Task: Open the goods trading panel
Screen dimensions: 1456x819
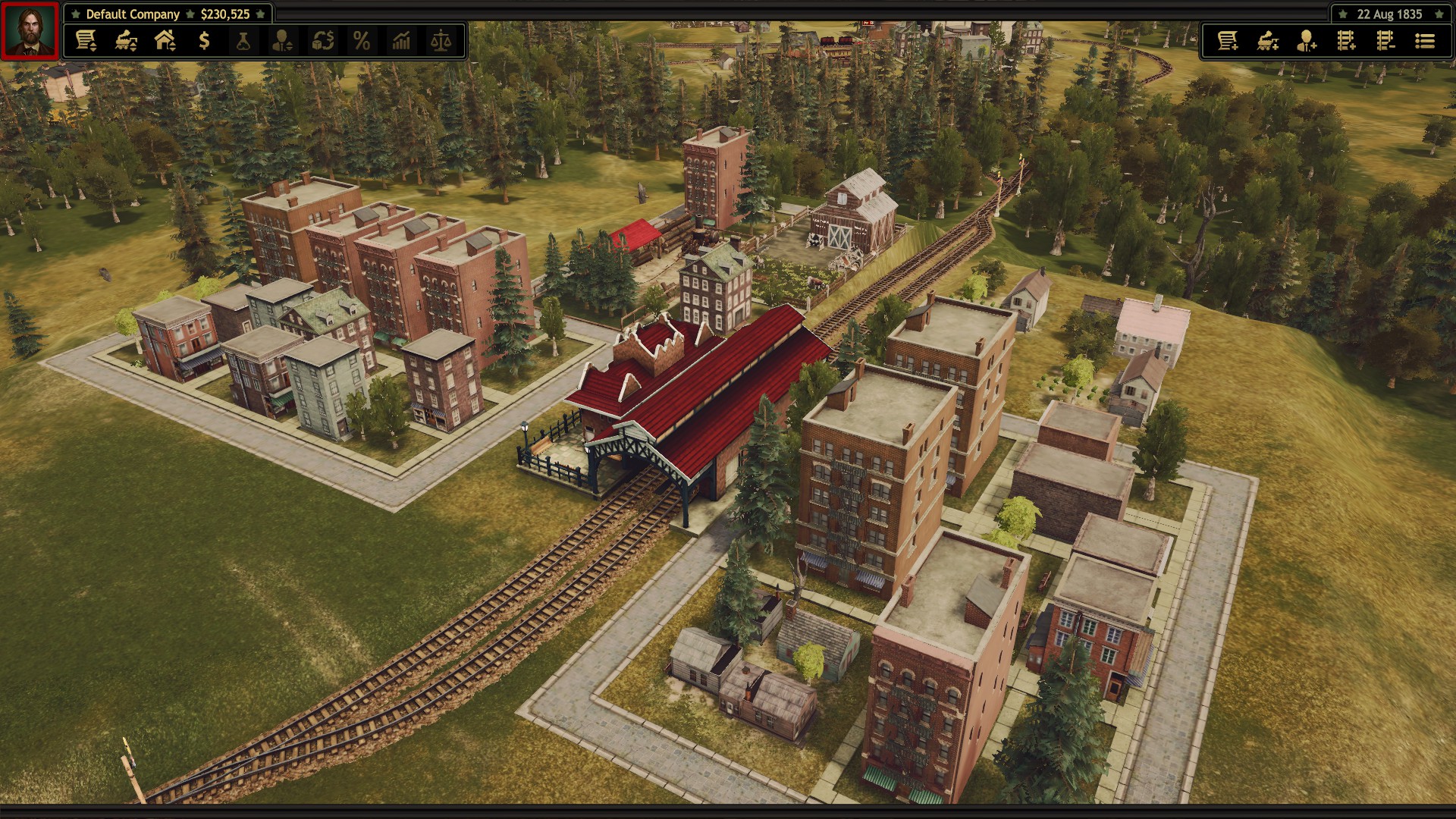Action: tap(323, 42)
